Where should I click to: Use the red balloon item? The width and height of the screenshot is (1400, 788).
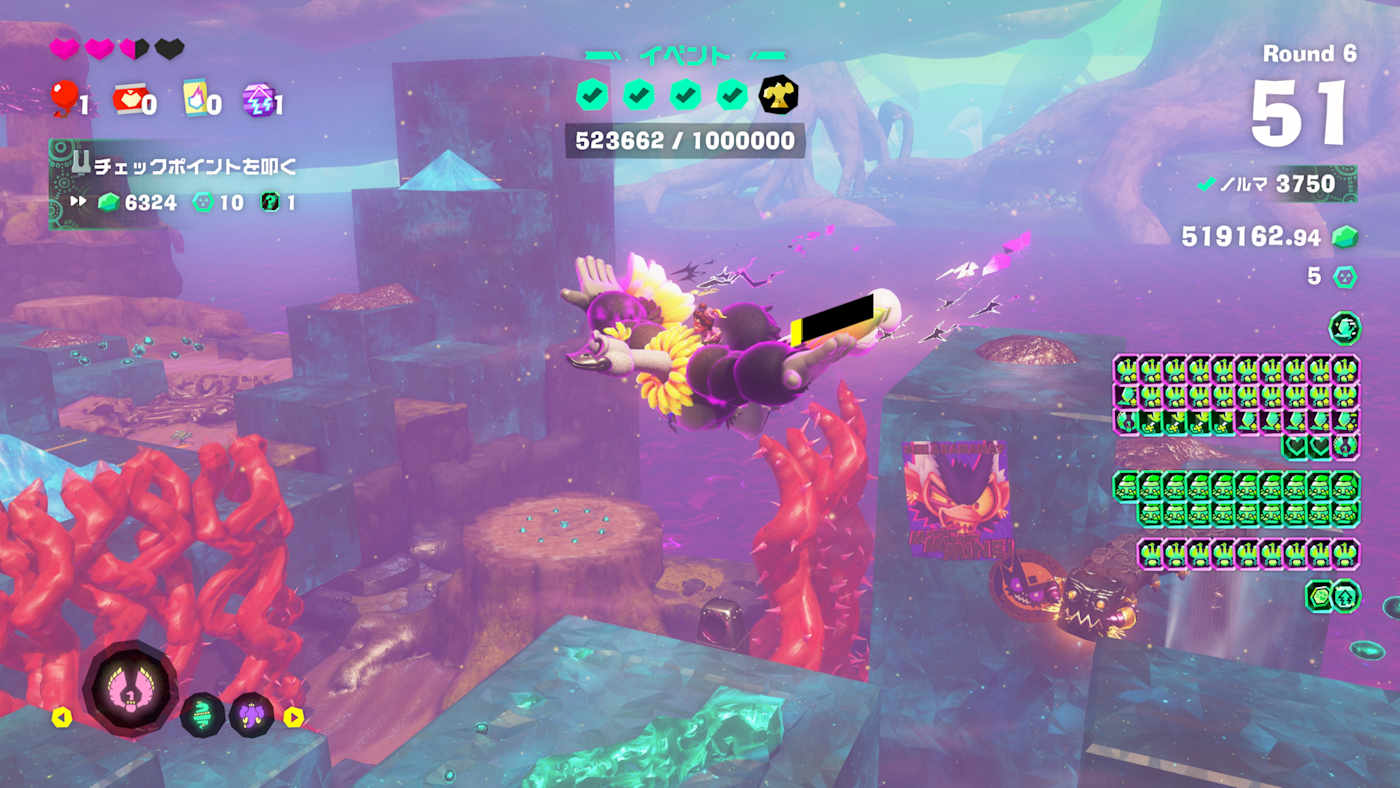(65, 98)
